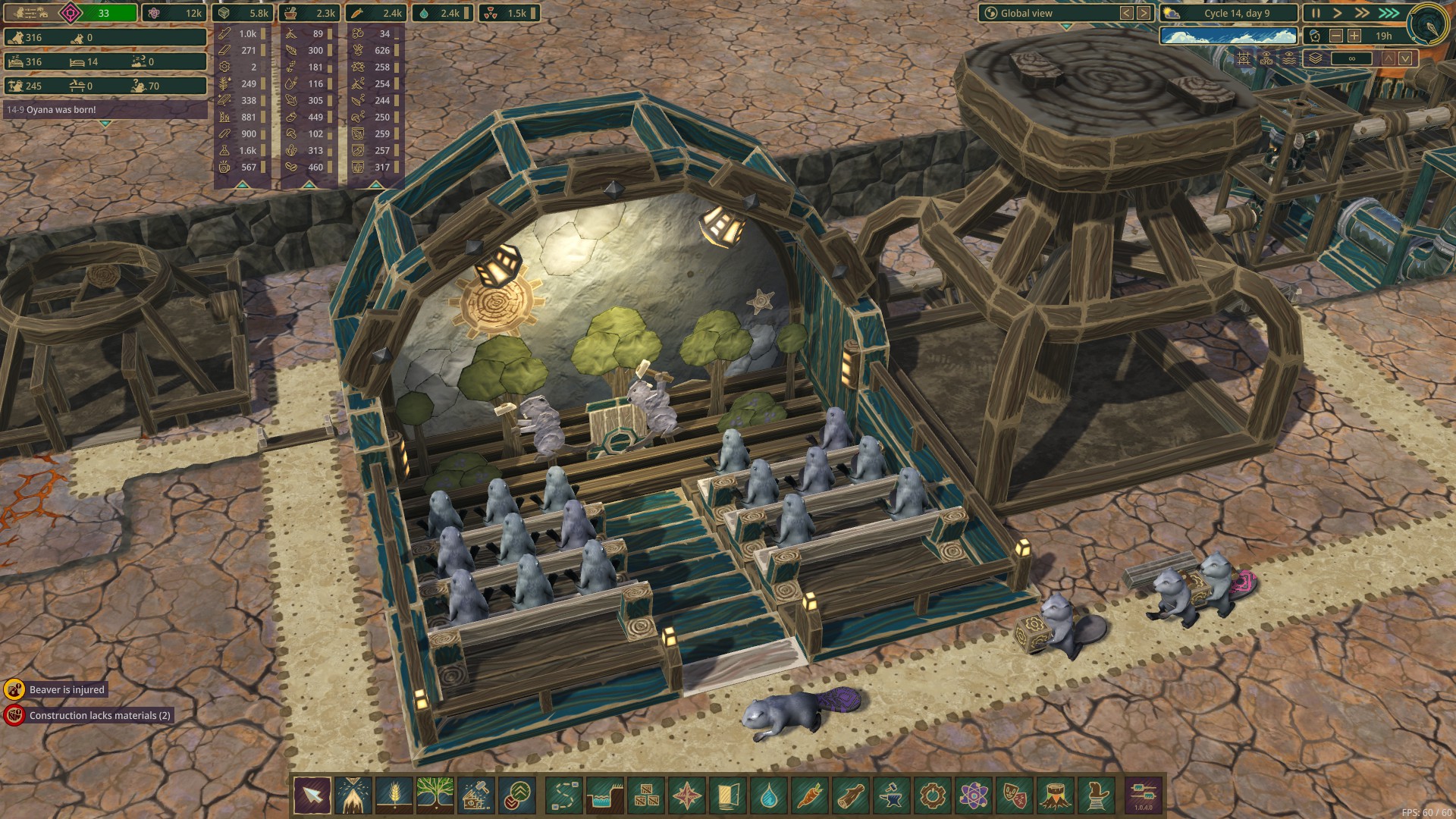Toggle water visibility eye icon
The image size is (1456, 819).
1289,58
